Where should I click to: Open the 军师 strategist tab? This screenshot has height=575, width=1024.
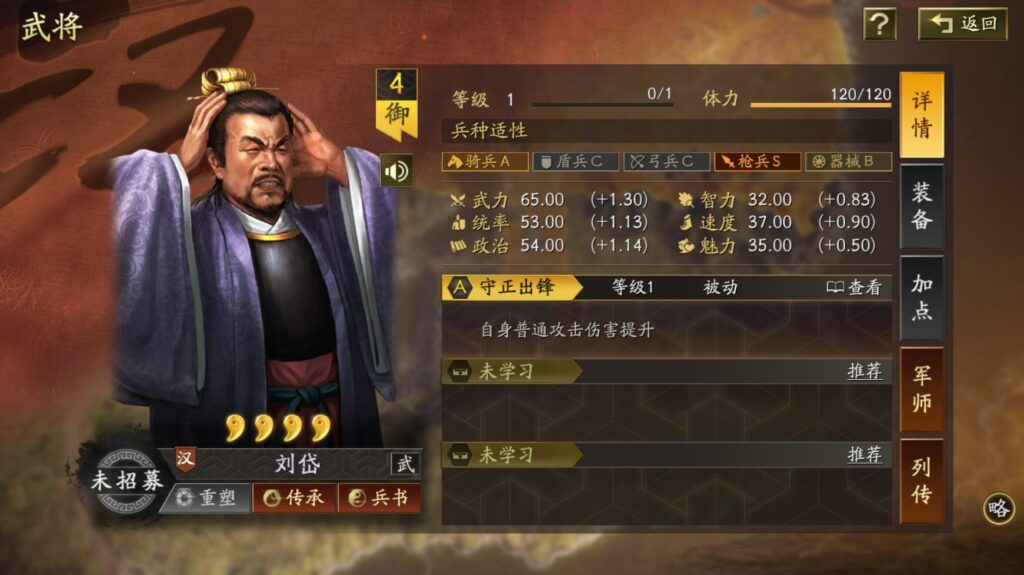pyautogui.click(x=921, y=389)
